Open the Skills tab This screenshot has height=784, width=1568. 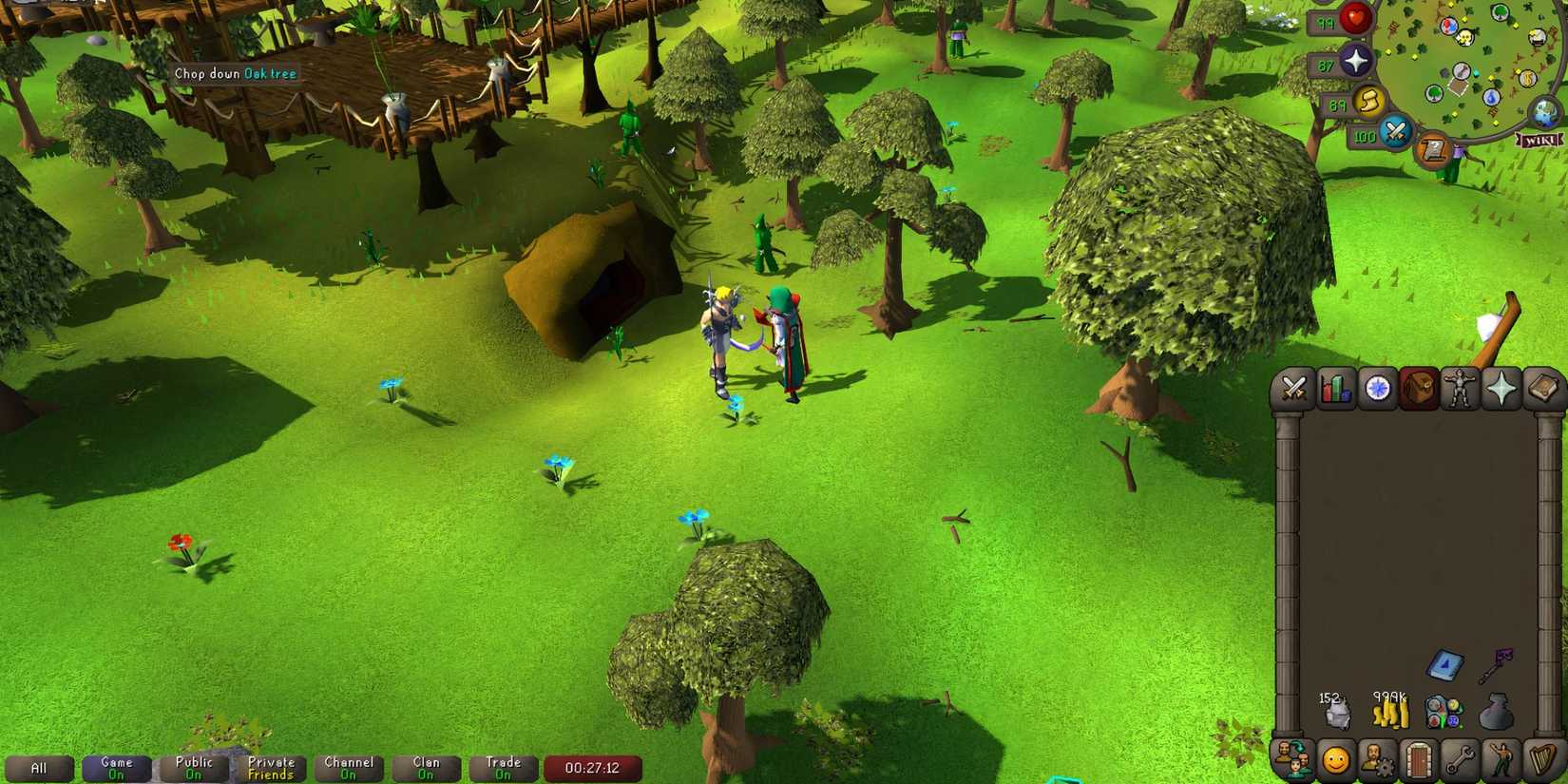(1336, 389)
